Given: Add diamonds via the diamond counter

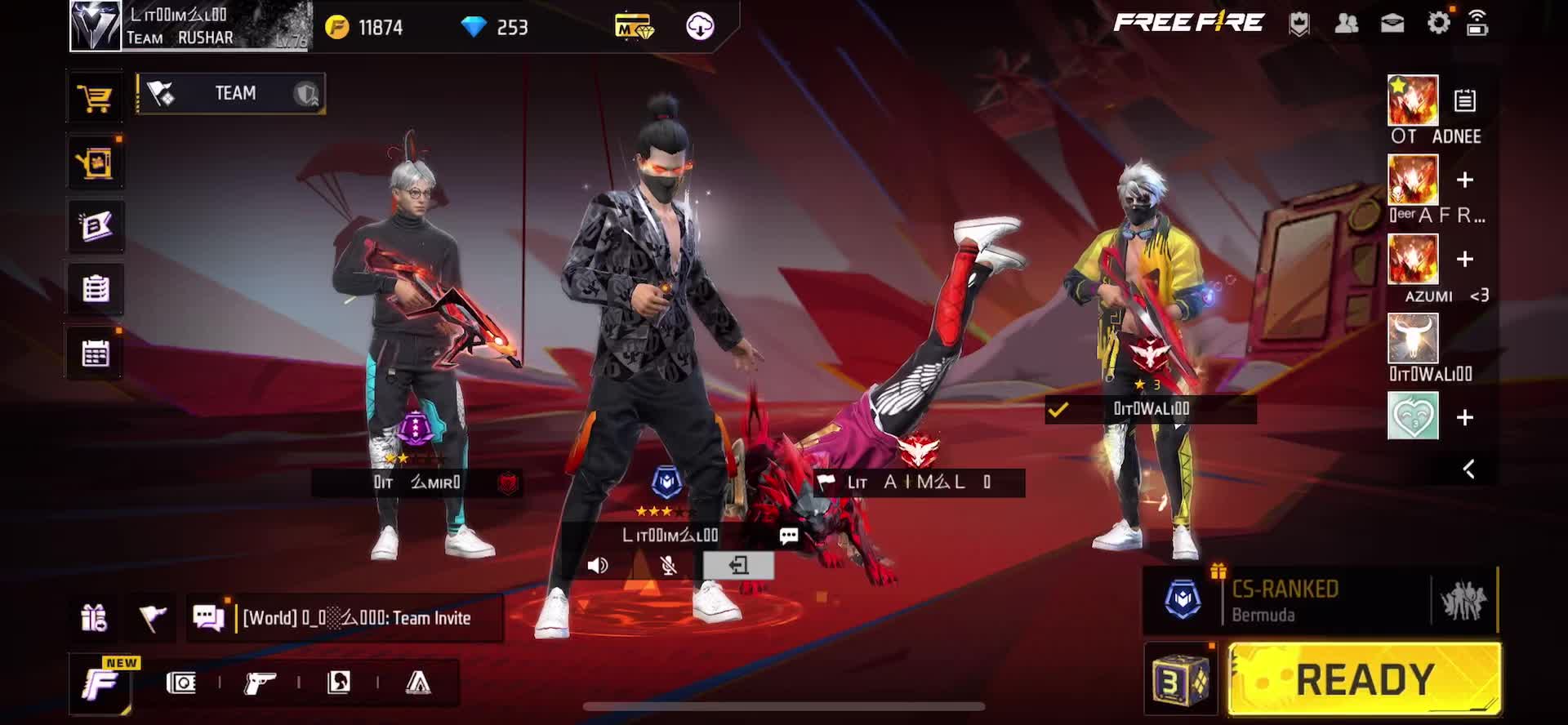Looking at the screenshot, I should tap(495, 28).
